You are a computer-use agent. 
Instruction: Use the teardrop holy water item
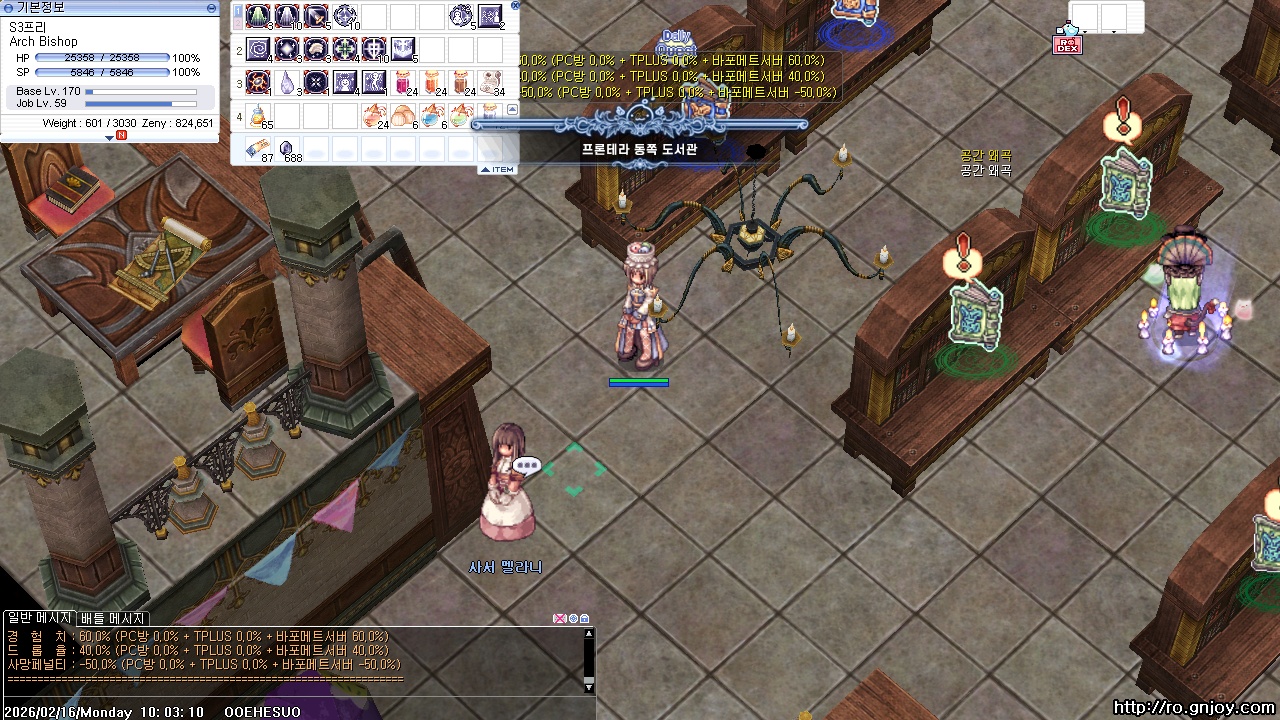287,82
